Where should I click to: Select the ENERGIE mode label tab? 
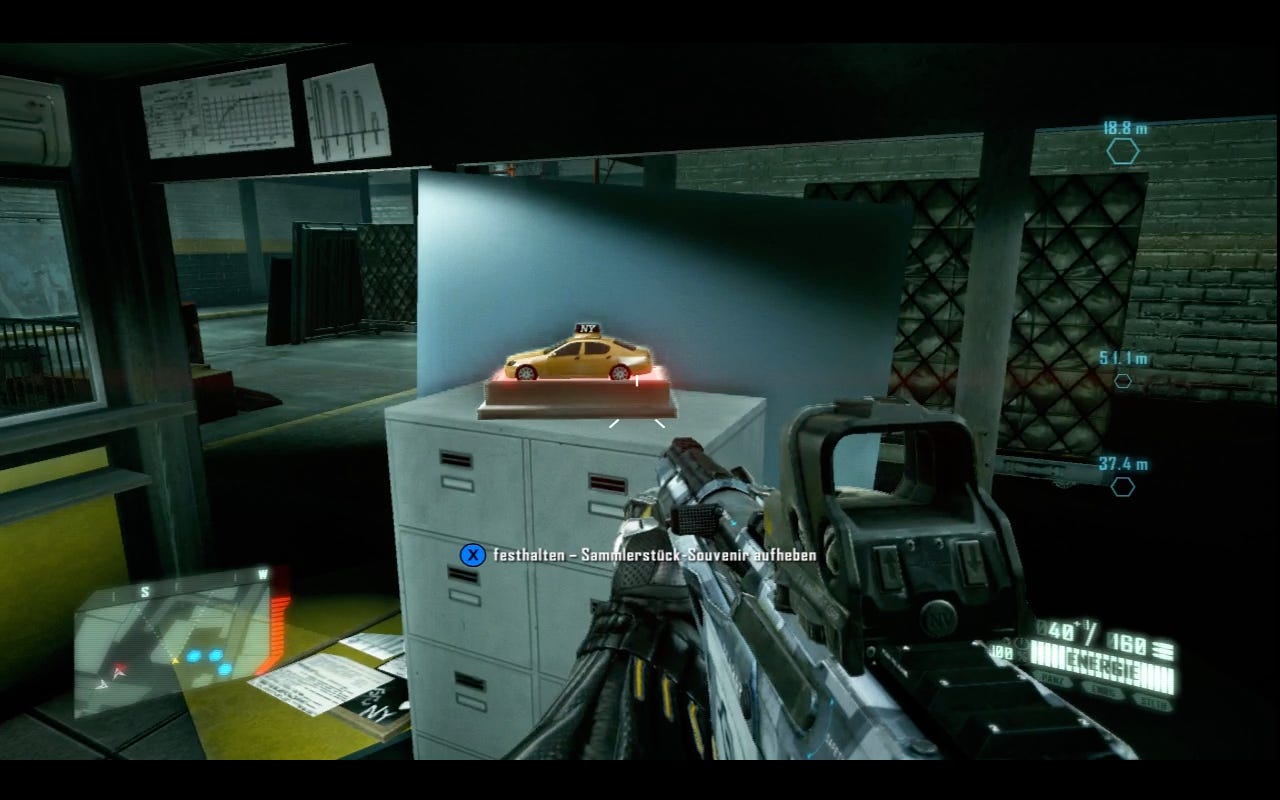pos(1103,666)
